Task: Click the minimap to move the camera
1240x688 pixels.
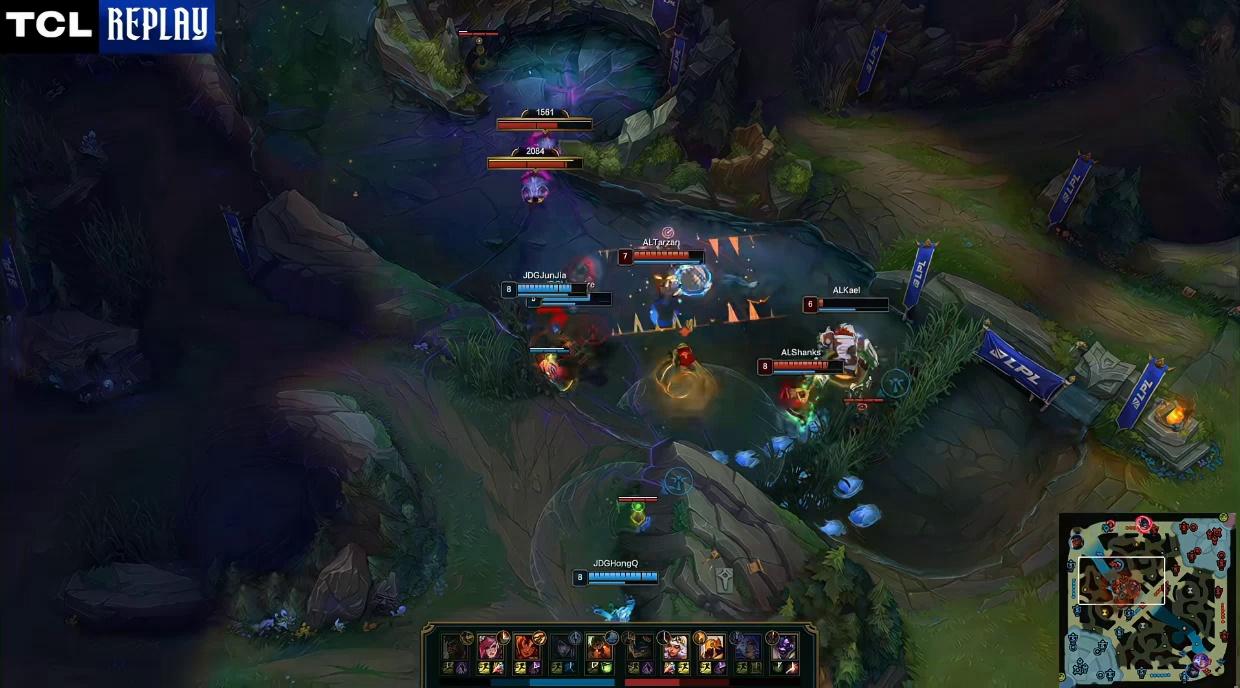Action: click(x=1148, y=600)
